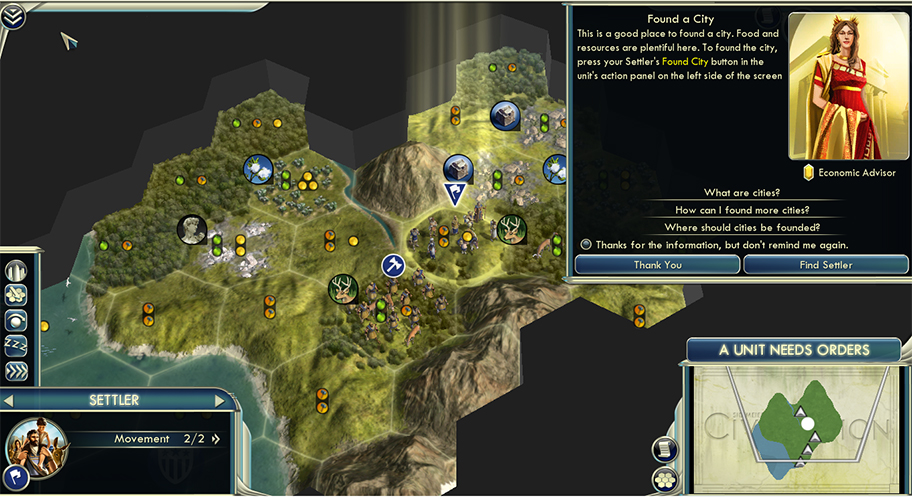Expand the double-chevron top-left corner button
The height and width of the screenshot is (500, 912).
click(14, 14)
